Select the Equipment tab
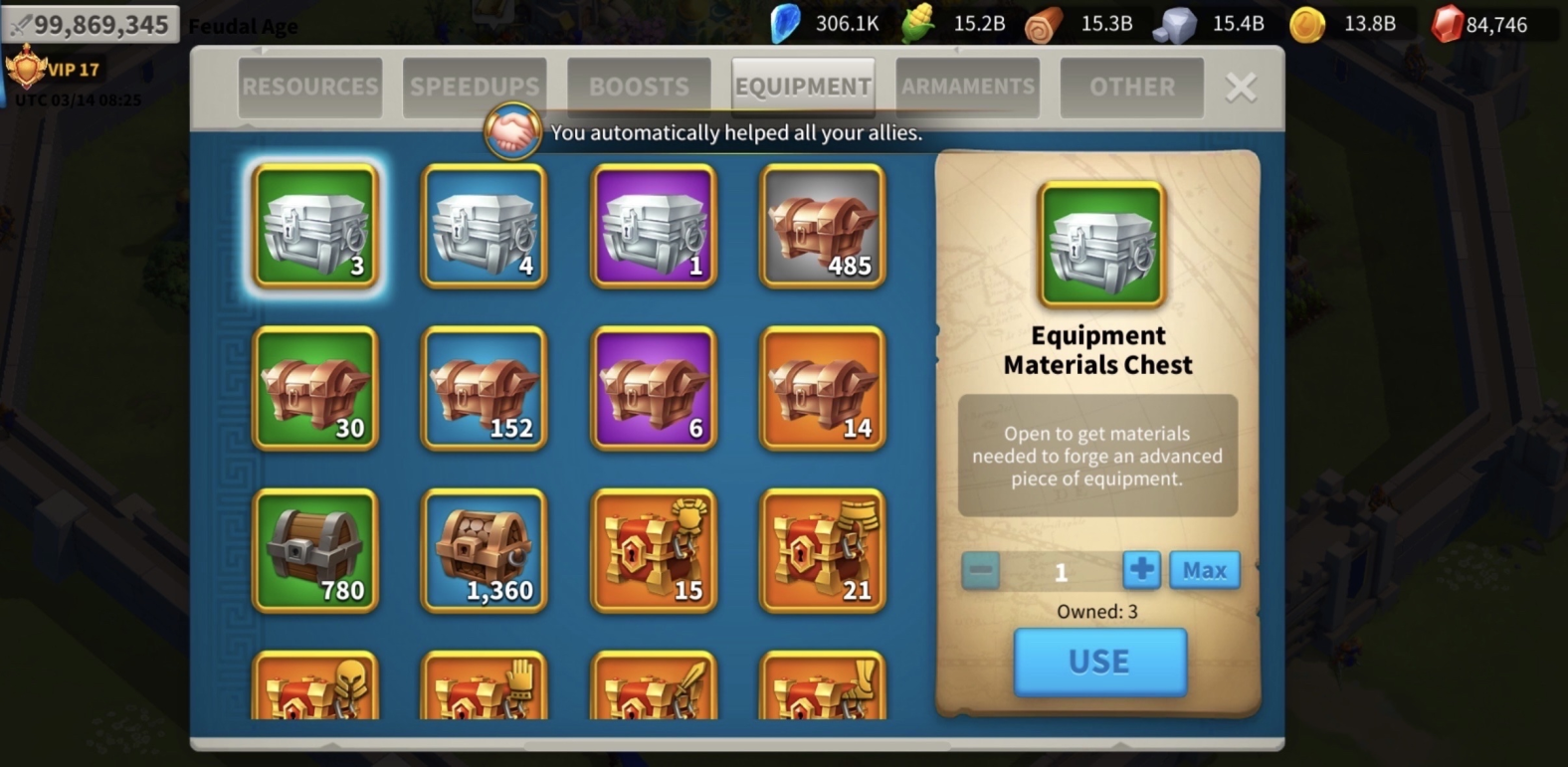This screenshot has width=1568, height=767. [x=803, y=88]
